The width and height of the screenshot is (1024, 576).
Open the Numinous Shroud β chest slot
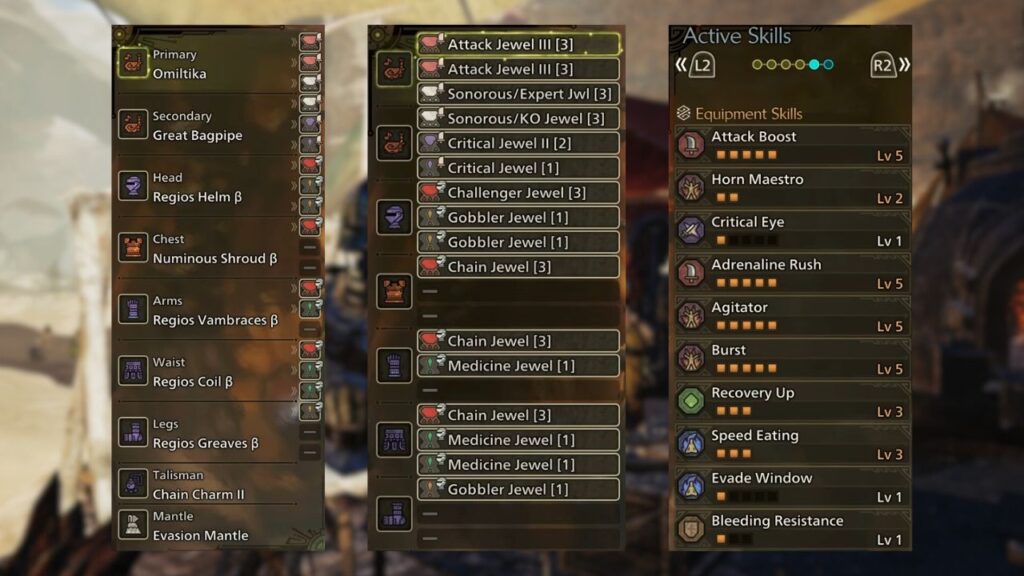coord(205,249)
